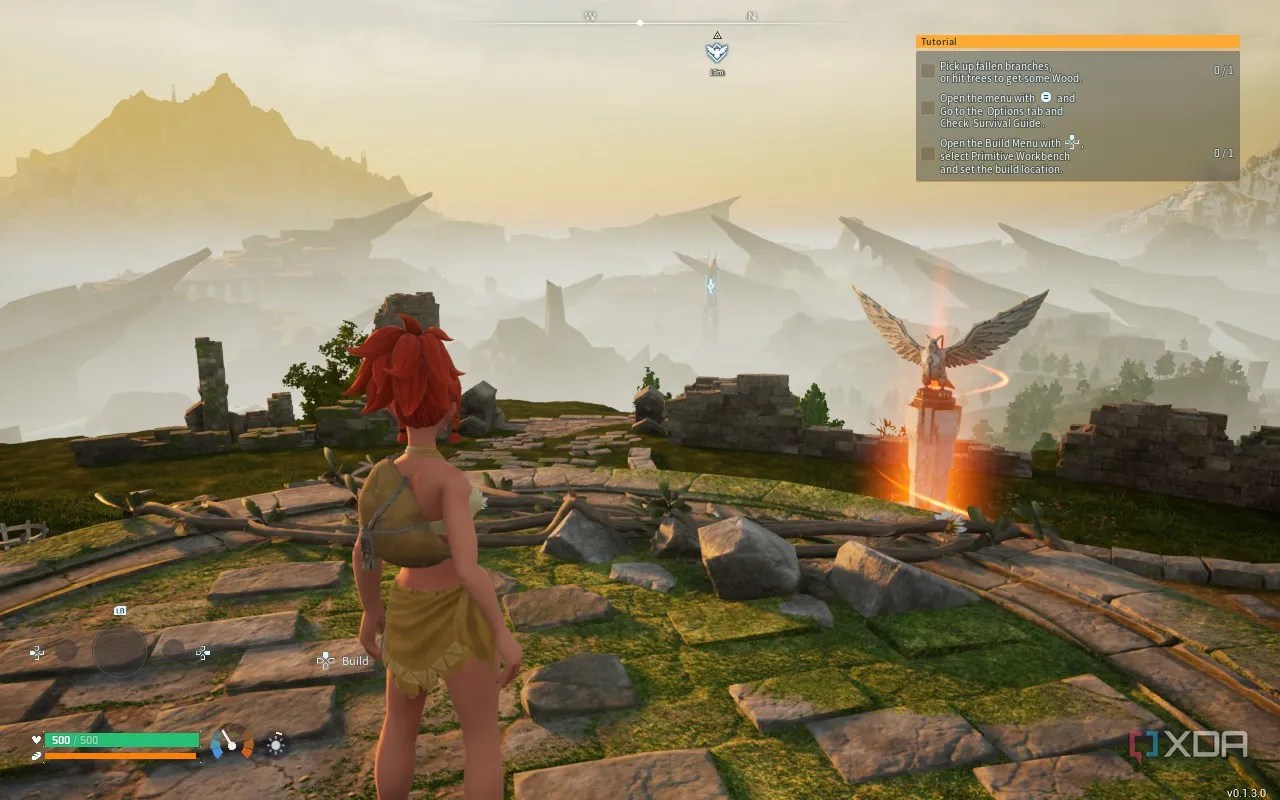Image resolution: width=1280 pixels, height=800 pixels.
Task: Tick the checkbox beside the Survival Guide objective
Action: 928,108
